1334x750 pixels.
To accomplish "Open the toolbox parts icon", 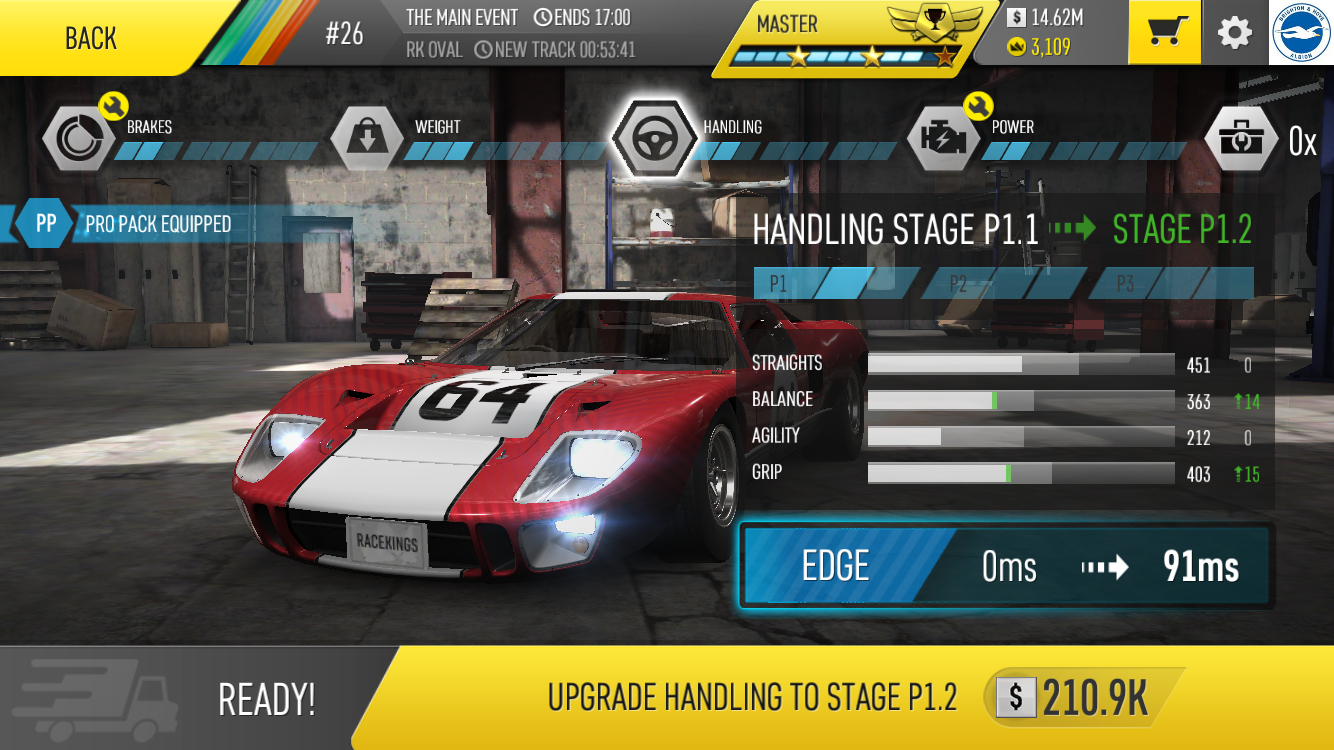I will pos(1240,138).
